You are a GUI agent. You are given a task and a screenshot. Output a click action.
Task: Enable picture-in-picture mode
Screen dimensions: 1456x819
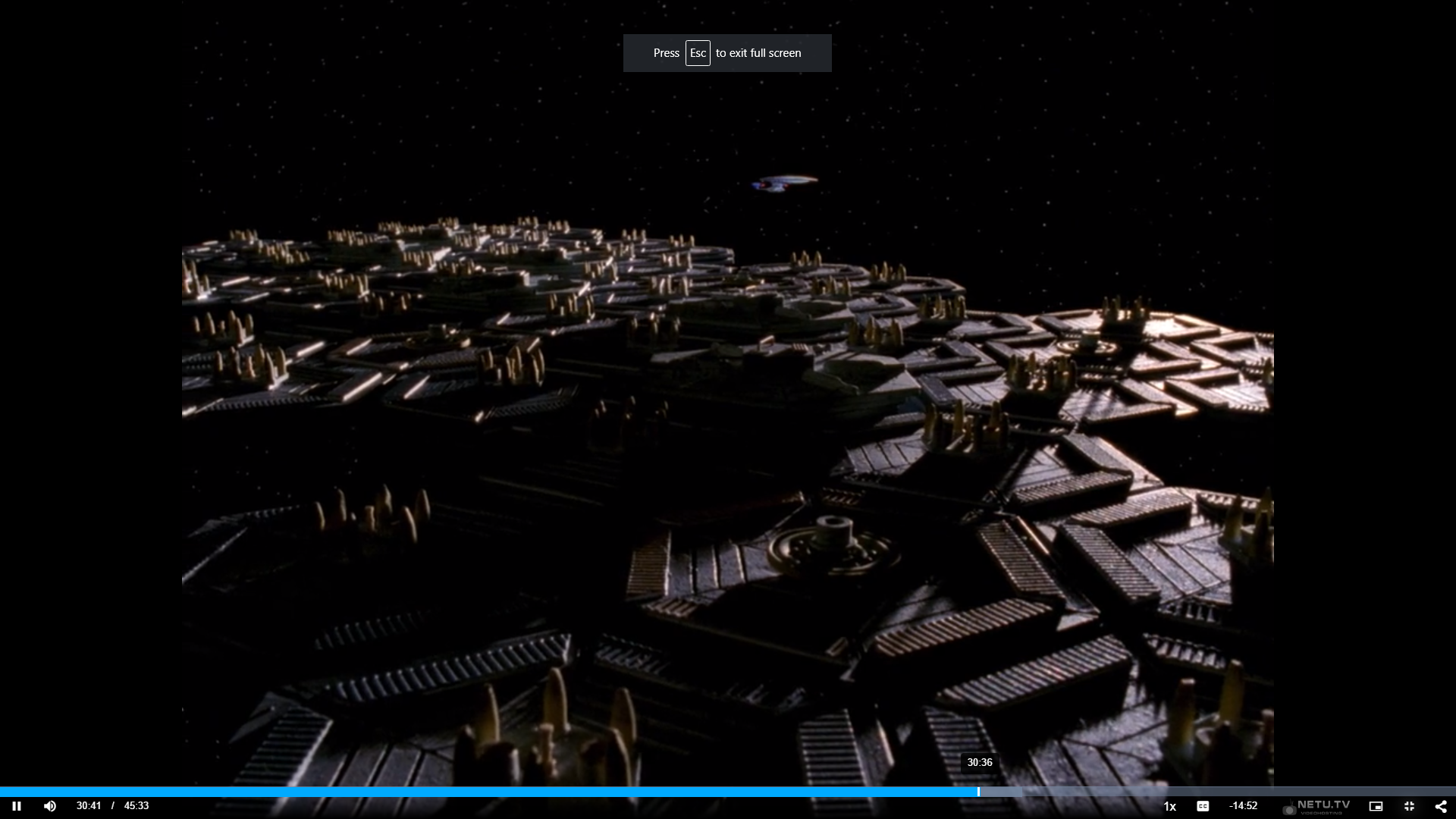[x=1376, y=805]
